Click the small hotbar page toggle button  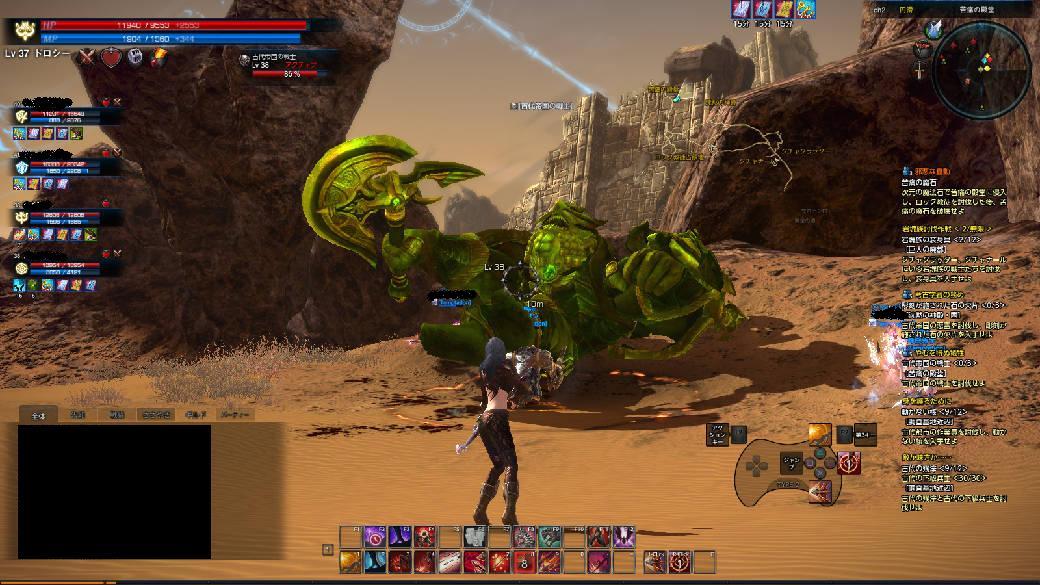(327, 549)
